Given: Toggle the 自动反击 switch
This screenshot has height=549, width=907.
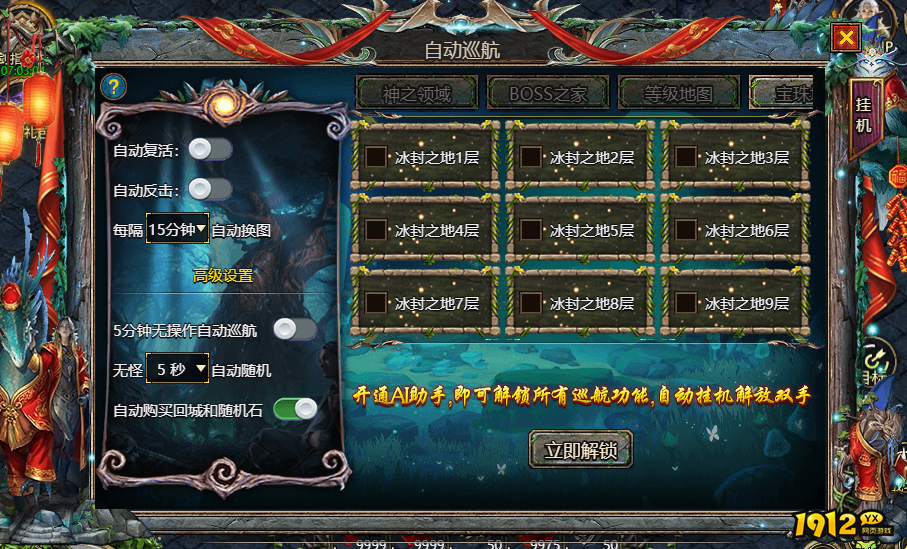Looking at the screenshot, I should [210, 189].
